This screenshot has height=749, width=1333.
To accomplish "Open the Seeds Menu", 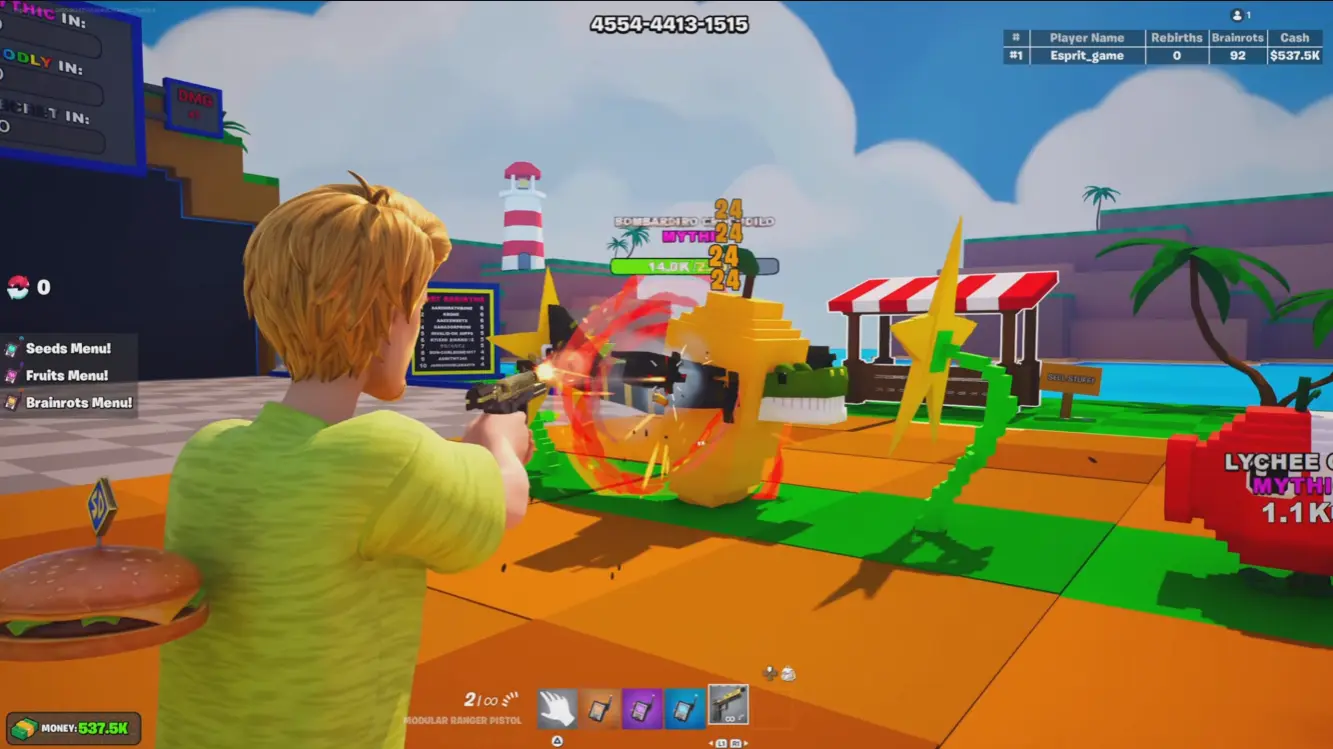I will pos(66,350).
